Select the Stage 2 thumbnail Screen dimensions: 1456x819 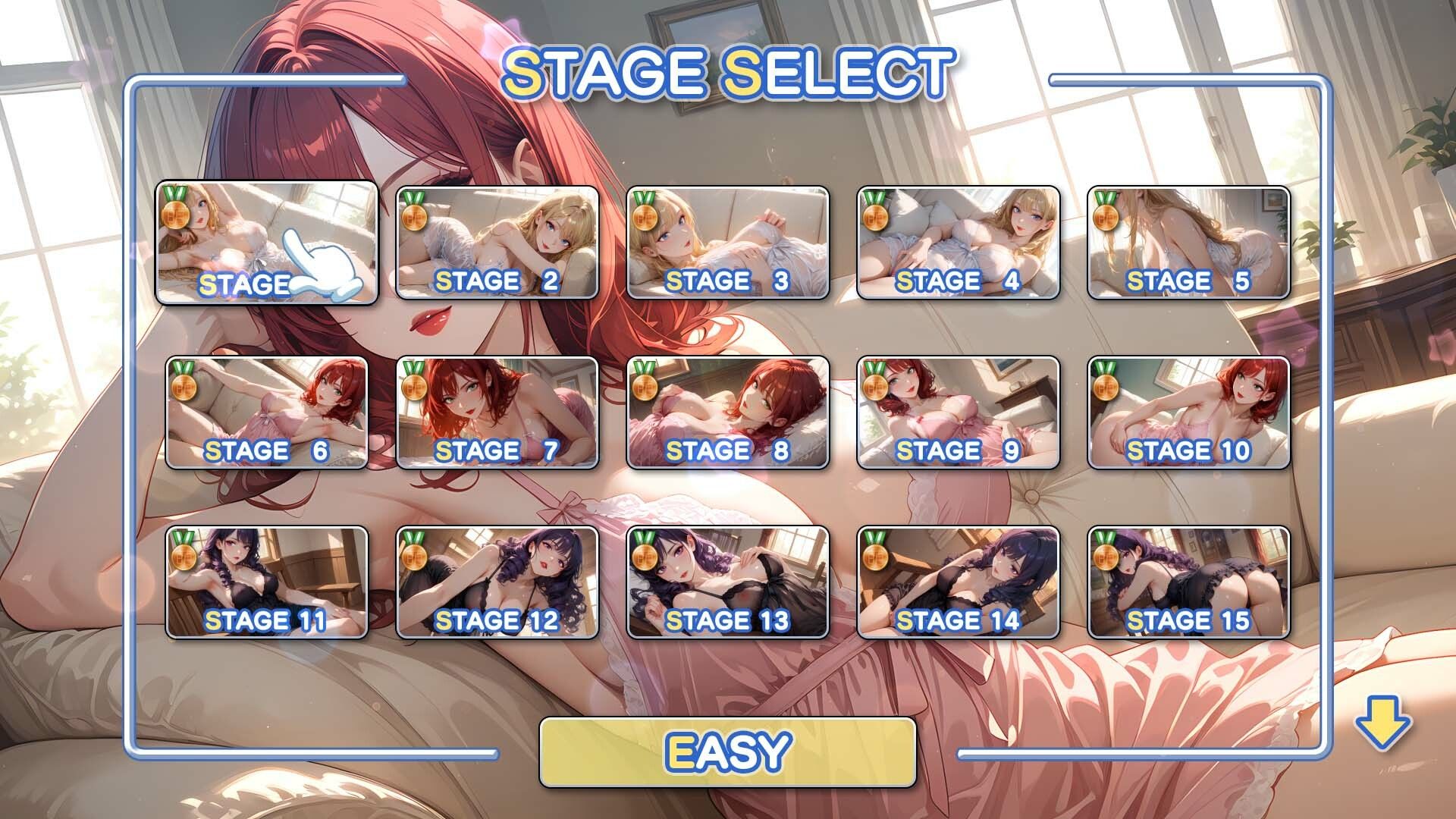click(x=497, y=243)
